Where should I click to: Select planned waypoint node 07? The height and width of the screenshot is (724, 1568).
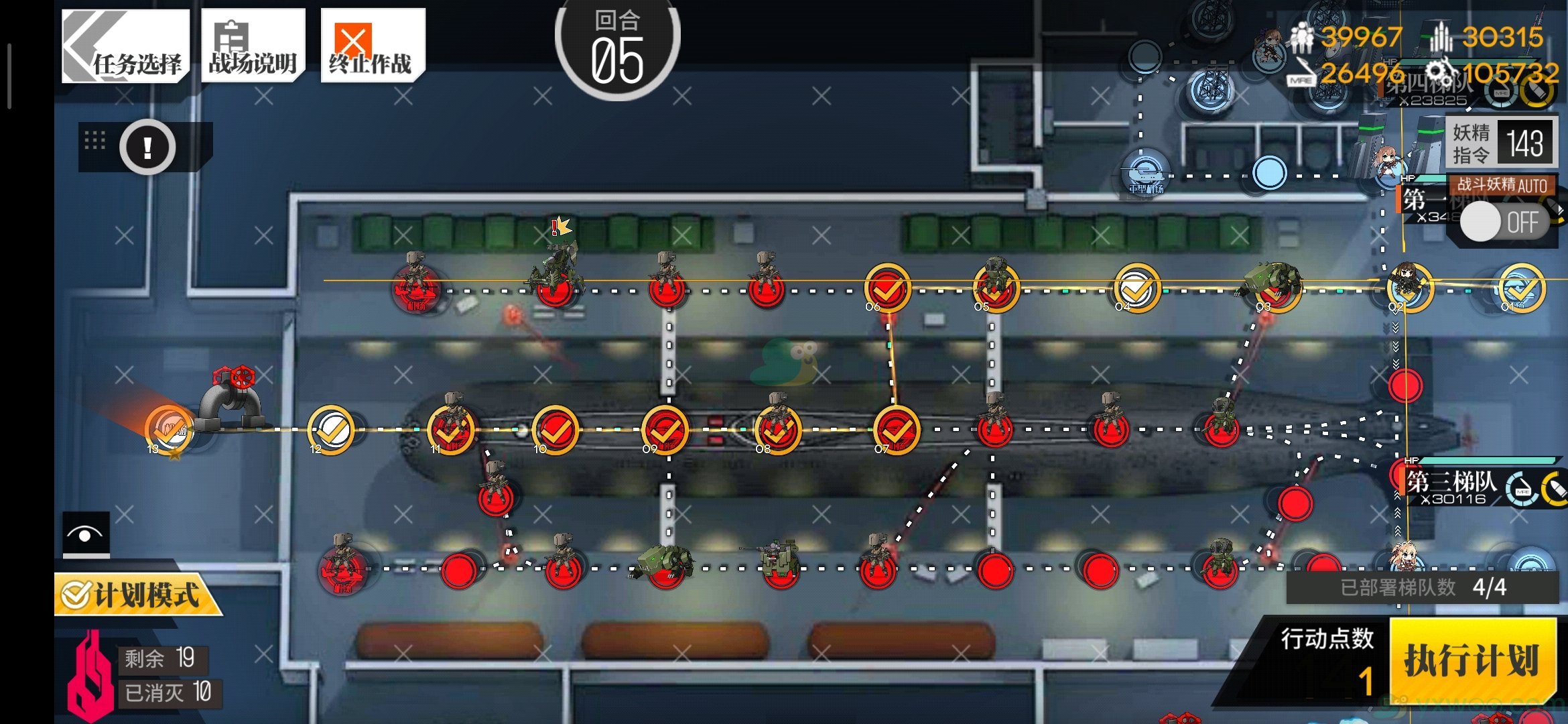897,429
